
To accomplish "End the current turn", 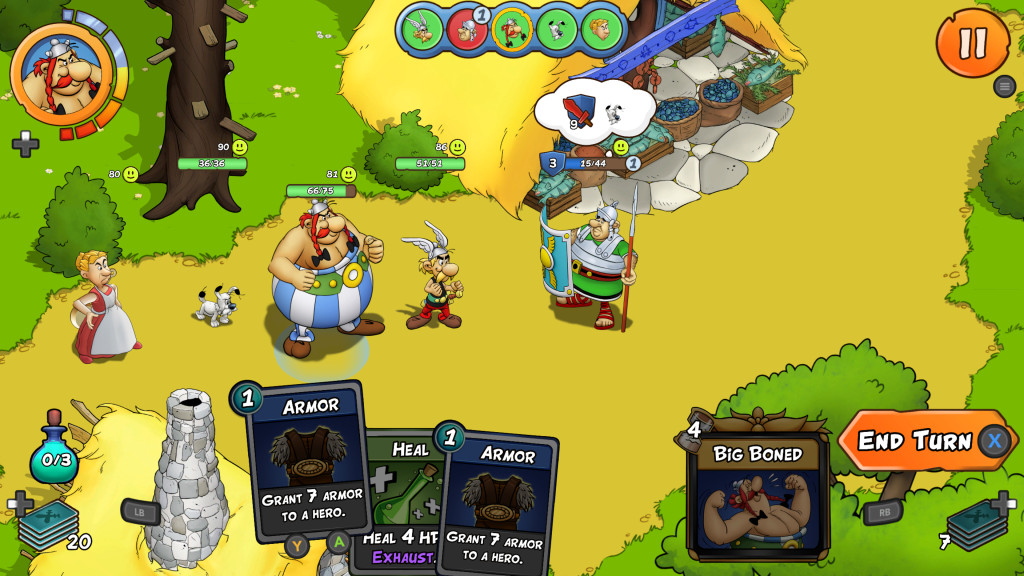I will (914, 441).
